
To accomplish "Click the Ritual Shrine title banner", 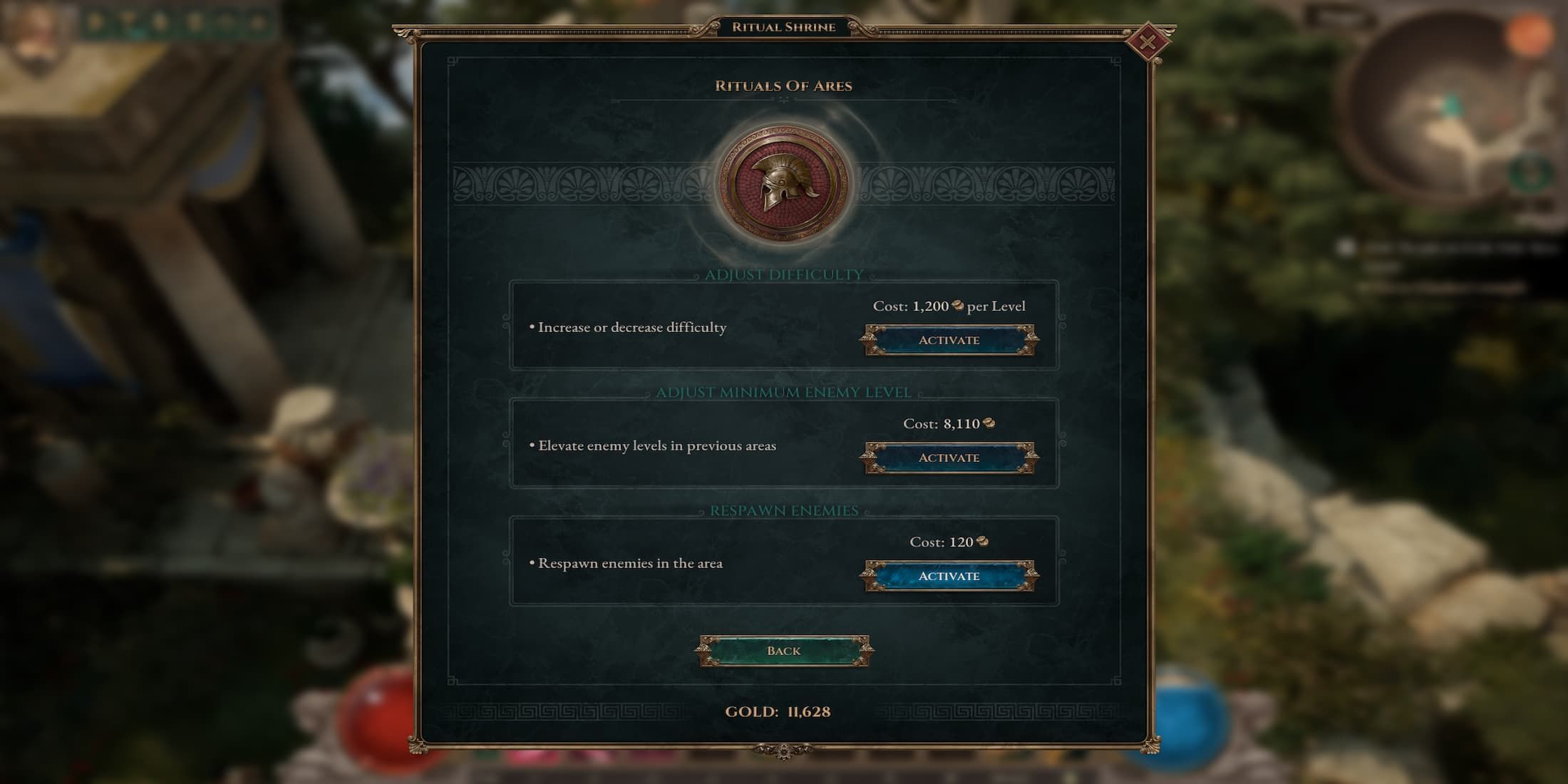I will 782,27.
